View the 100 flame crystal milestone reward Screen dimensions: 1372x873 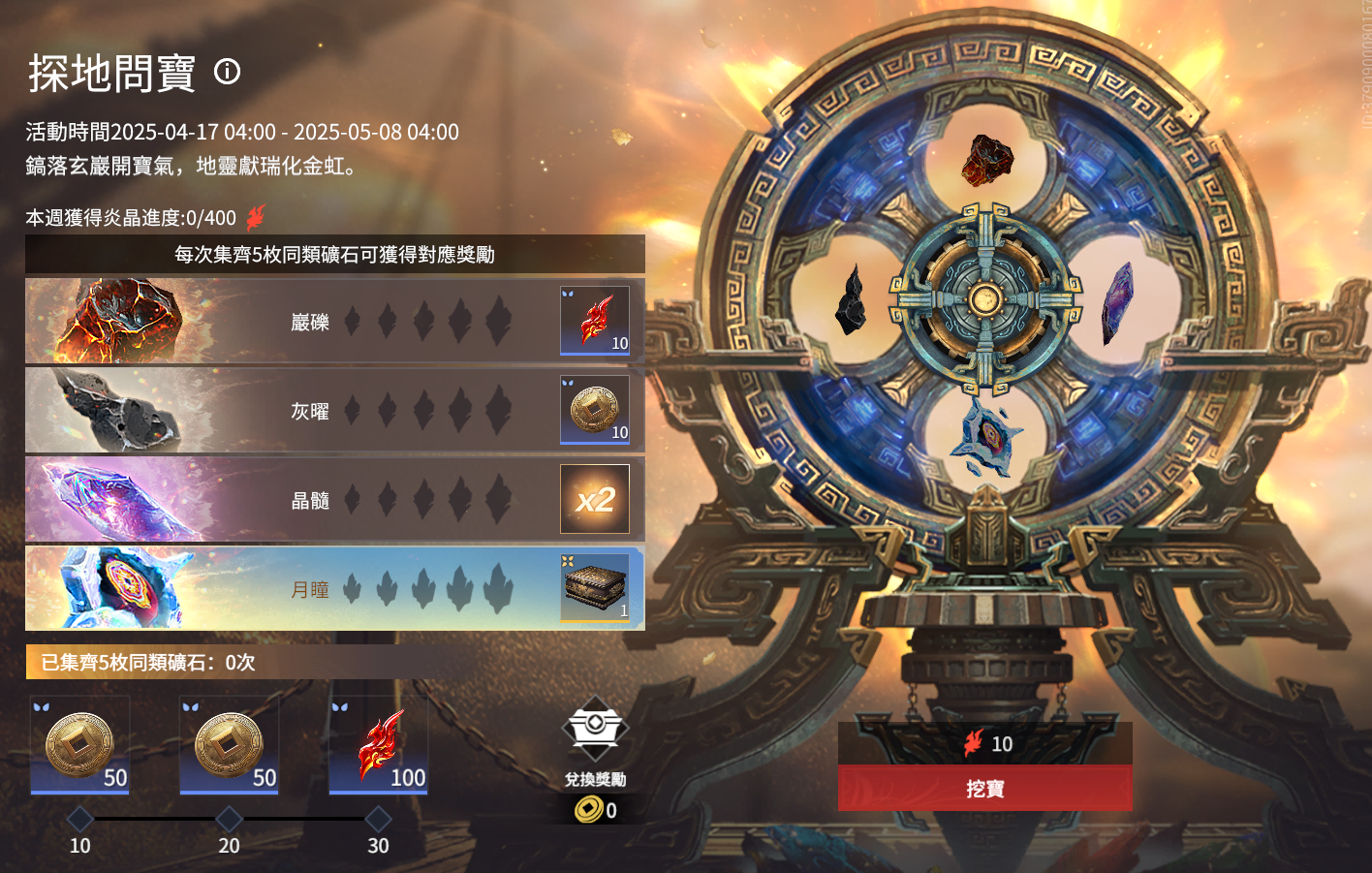click(x=378, y=745)
